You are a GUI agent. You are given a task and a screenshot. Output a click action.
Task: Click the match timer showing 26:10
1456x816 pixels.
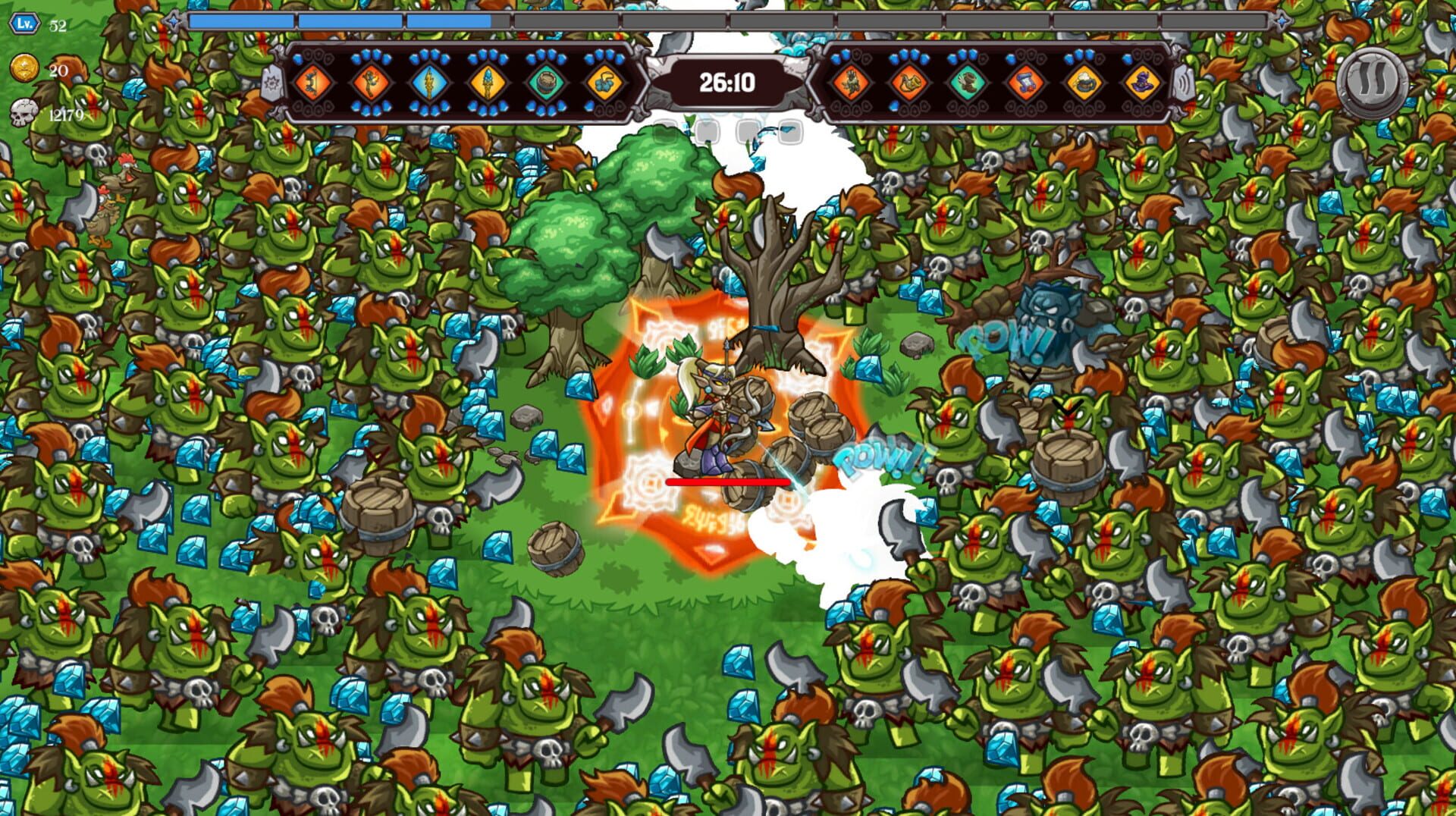[x=726, y=84]
